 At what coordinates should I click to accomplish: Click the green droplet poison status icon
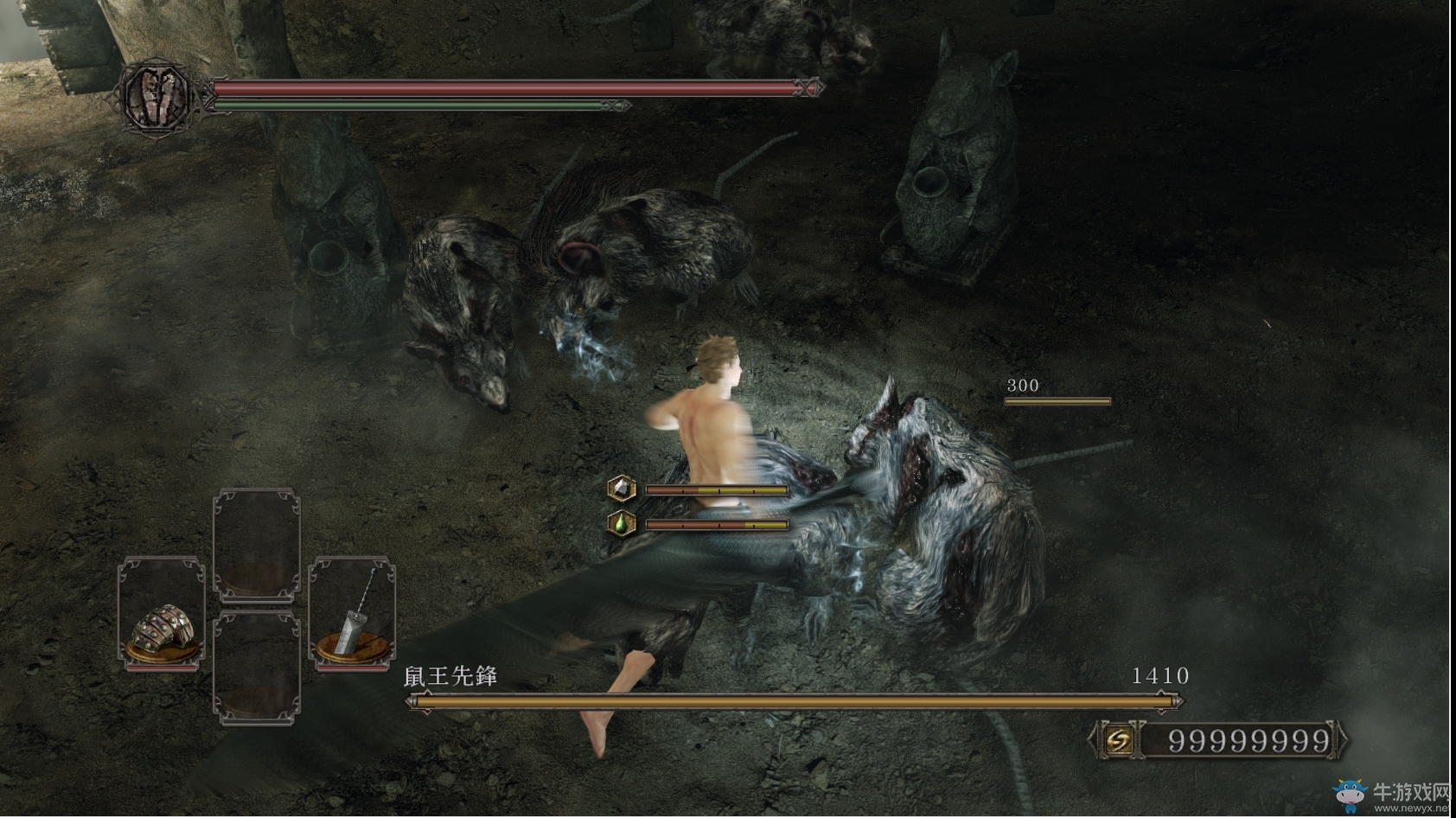click(x=622, y=523)
